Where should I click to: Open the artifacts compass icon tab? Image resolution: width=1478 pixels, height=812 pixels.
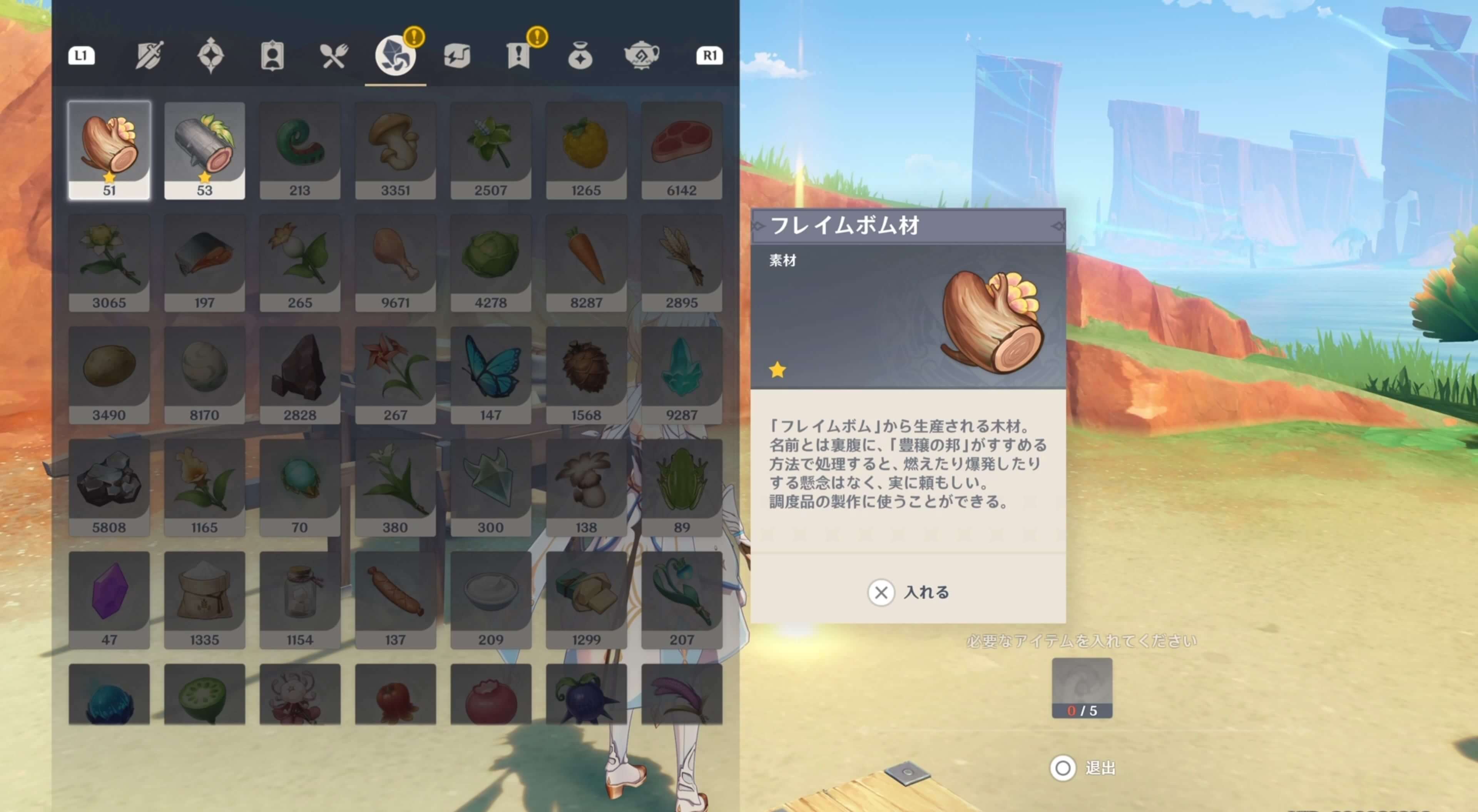[x=211, y=55]
